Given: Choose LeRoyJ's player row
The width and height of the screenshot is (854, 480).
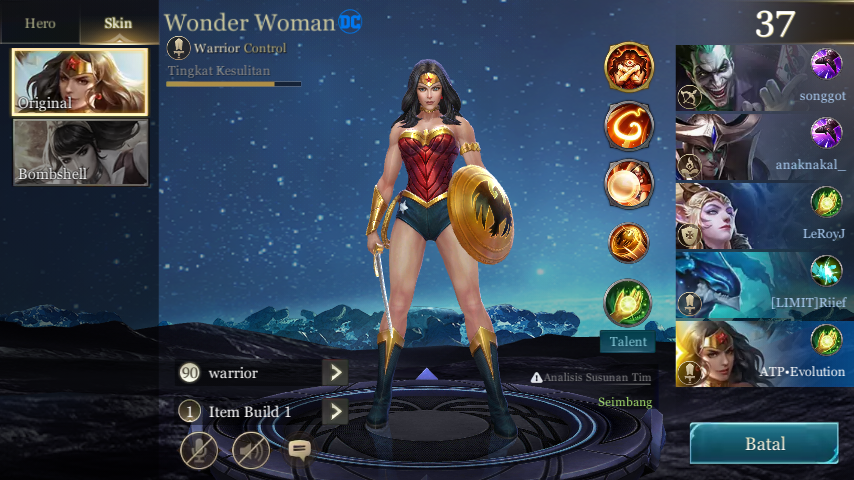Looking at the screenshot, I should click(764, 215).
